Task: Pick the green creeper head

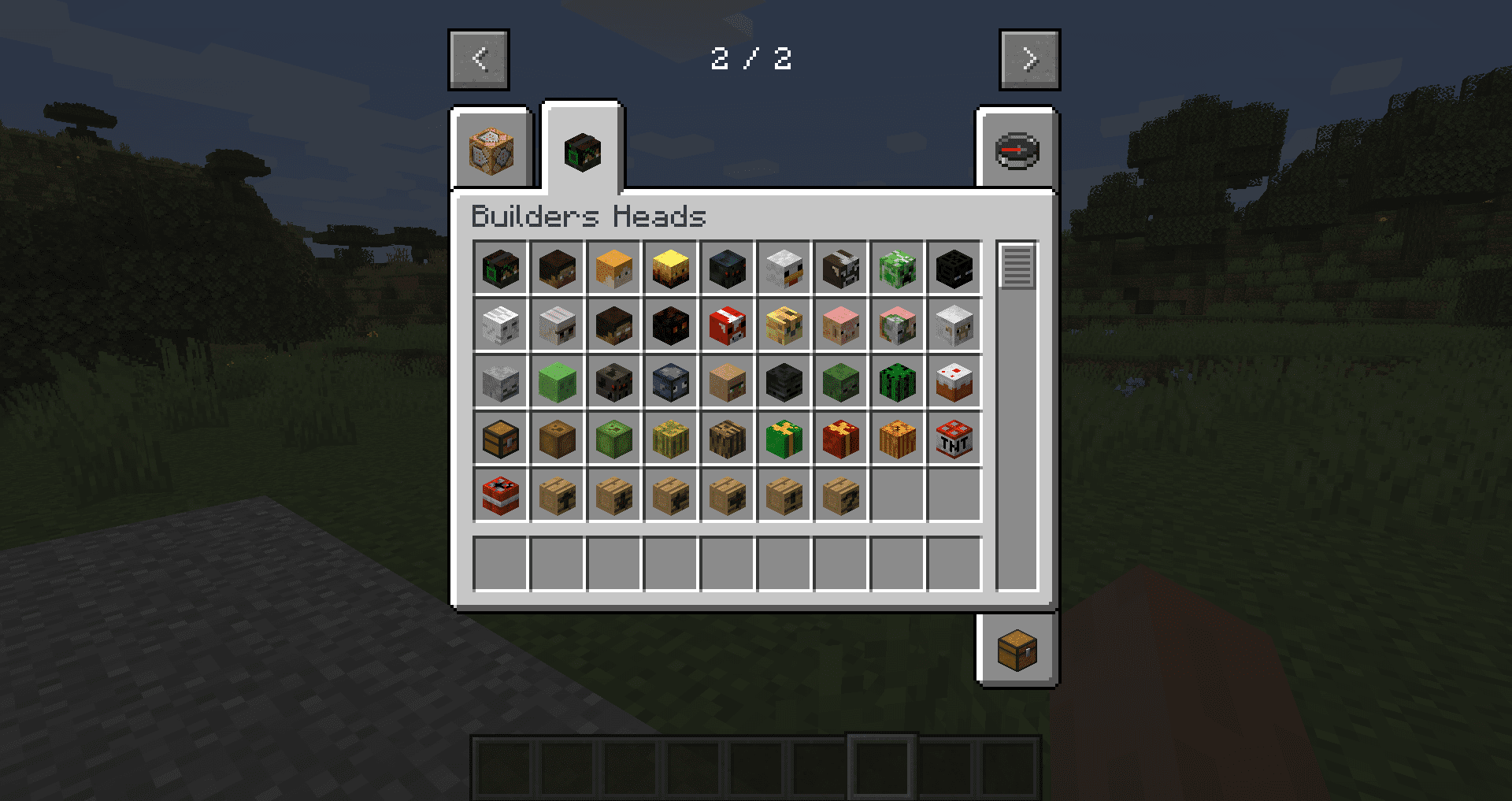Action: 898,269
